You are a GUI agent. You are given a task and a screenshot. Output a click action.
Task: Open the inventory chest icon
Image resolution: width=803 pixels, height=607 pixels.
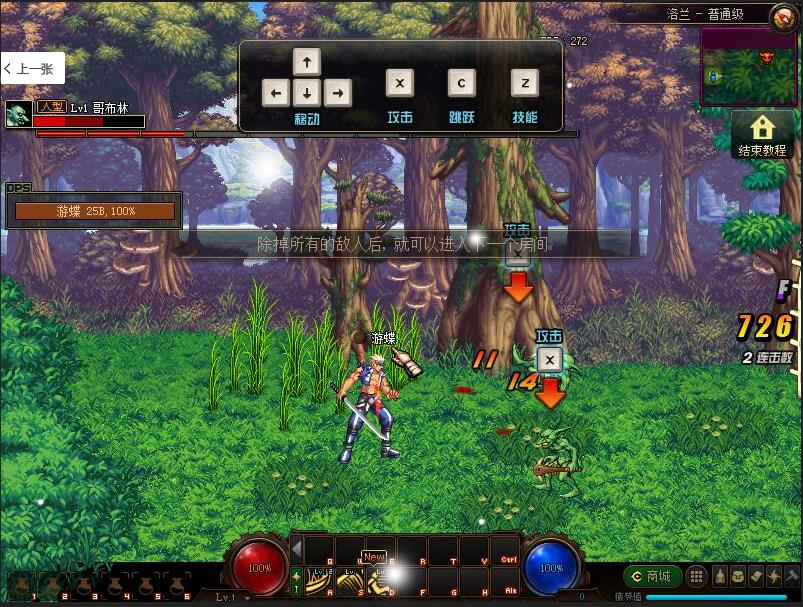click(737, 577)
